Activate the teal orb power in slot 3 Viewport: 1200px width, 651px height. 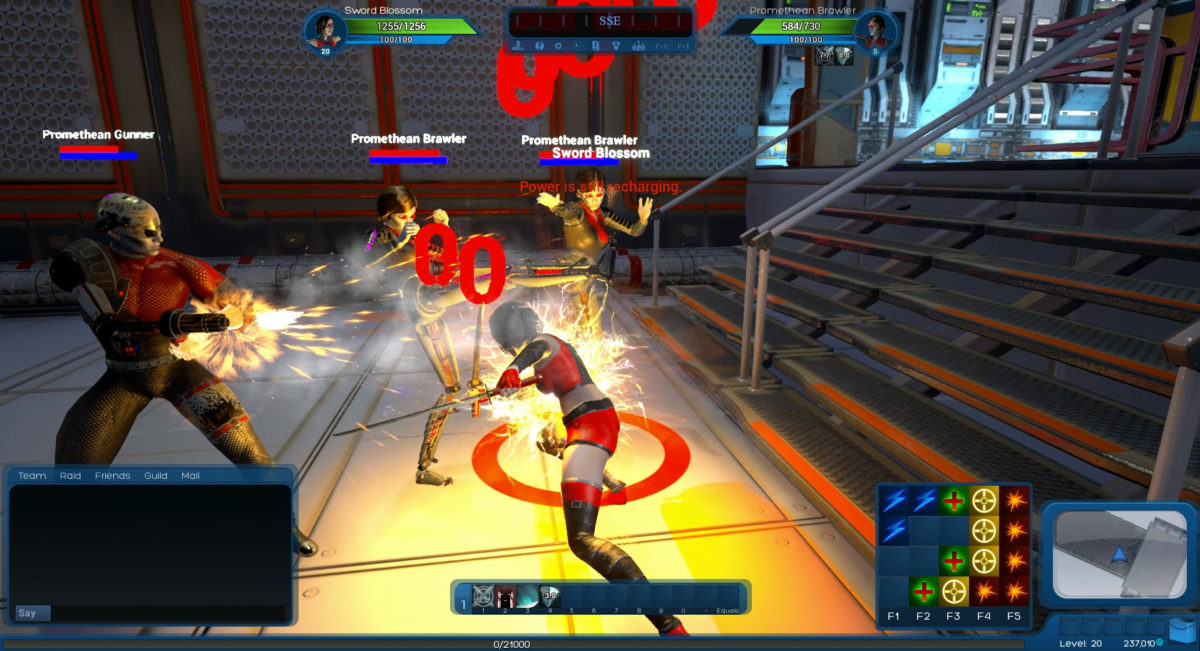tap(528, 597)
